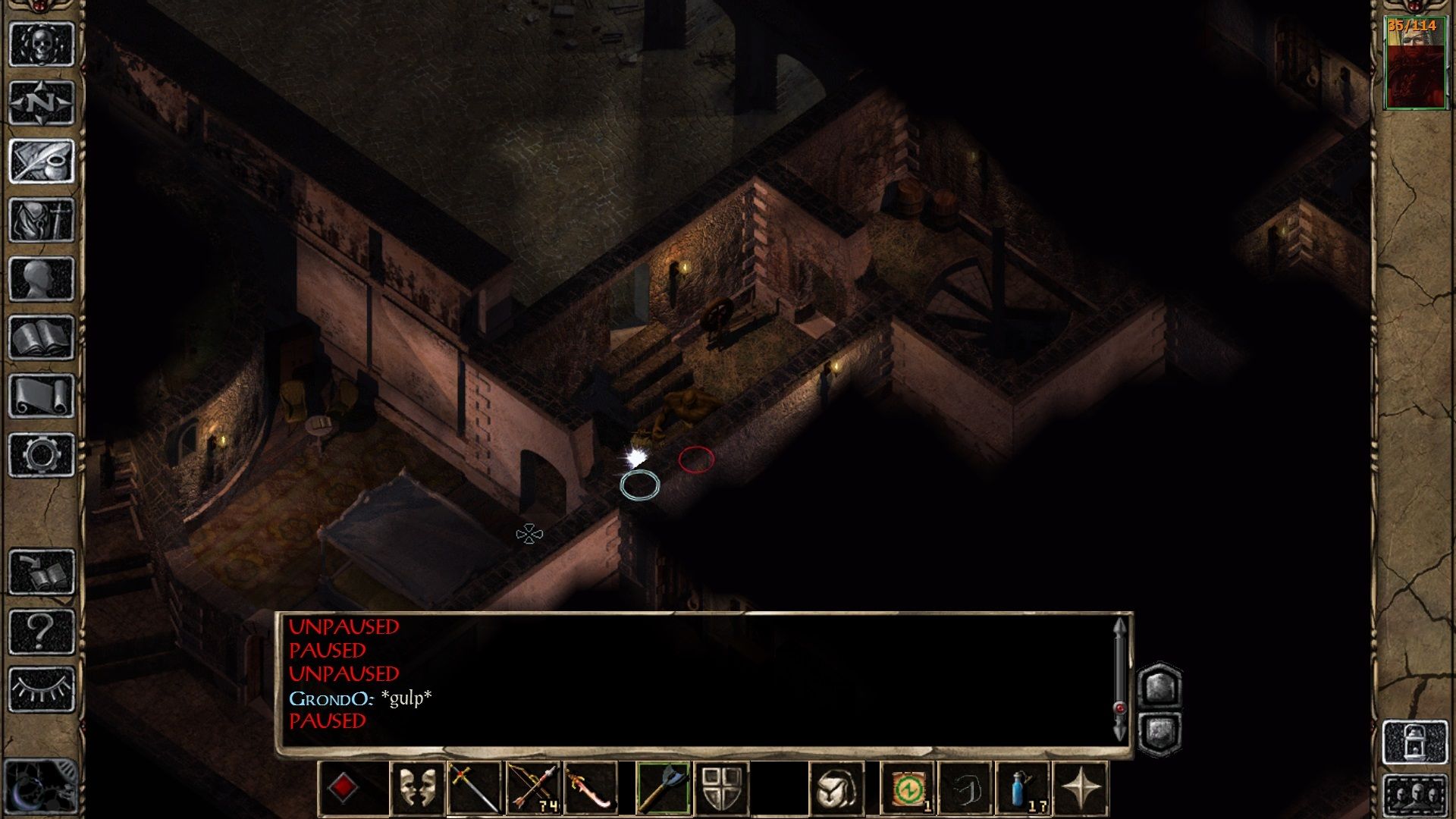Toggle the question mark help button
The width and height of the screenshot is (1456, 819).
click(42, 631)
